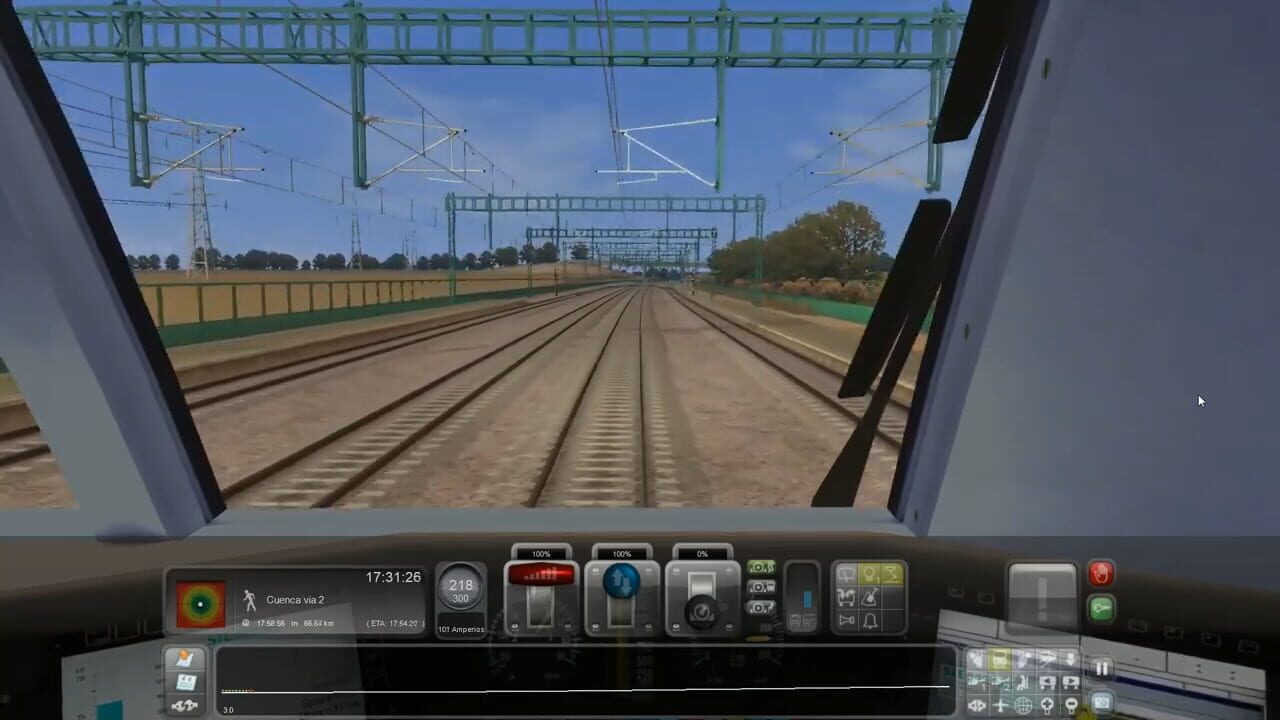Image resolution: width=1280 pixels, height=720 pixels.
Task: Expand camera options with the down arrow
Action: click(1071, 657)
